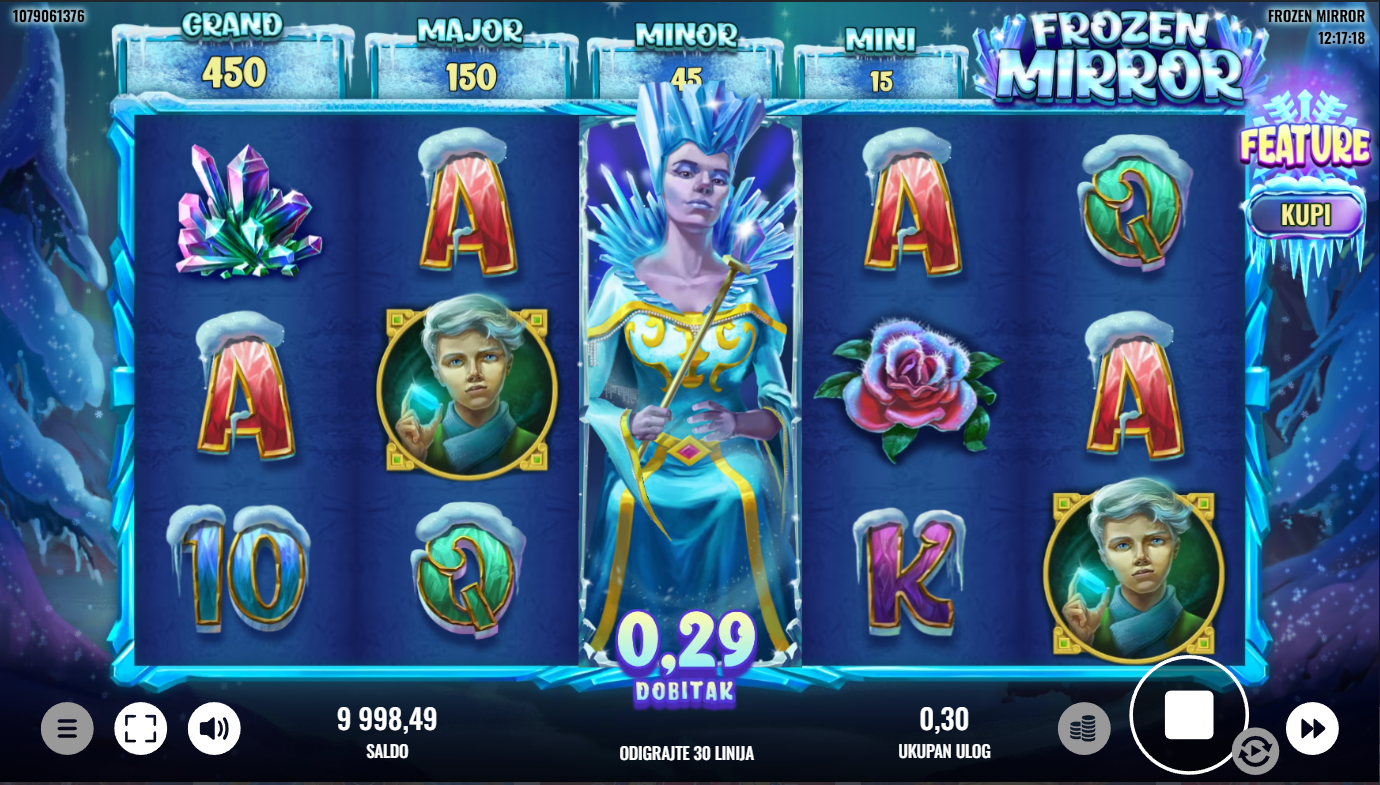The height and width of the screenshot is (785, 1380).
Task: Toggle fullscreen mode
Action: click(140, 728)
